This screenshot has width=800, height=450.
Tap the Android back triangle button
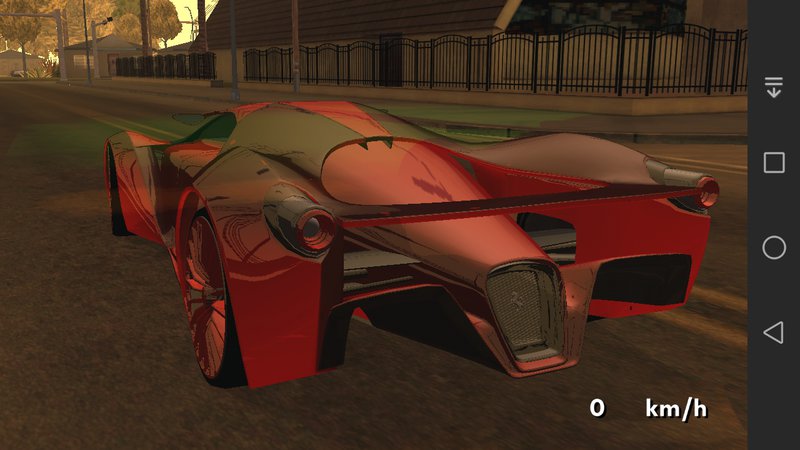(773, 333)
